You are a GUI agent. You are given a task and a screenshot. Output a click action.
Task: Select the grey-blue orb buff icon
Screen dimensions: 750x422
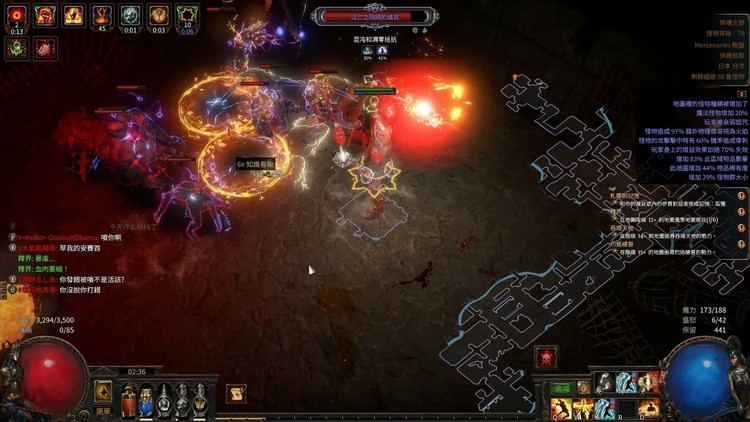point(130,14)
